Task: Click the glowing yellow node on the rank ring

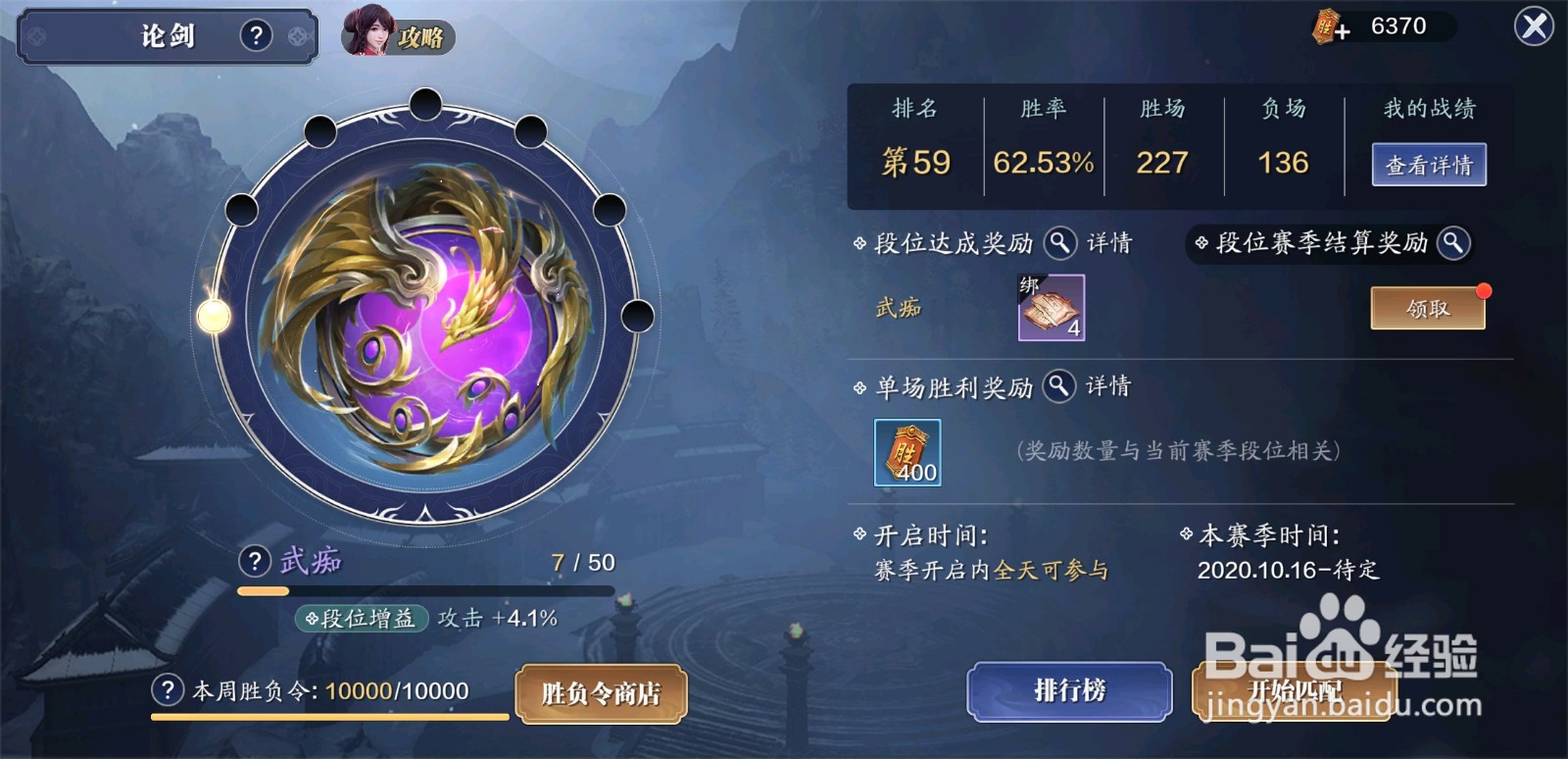Action: click(x=214, y=314)
